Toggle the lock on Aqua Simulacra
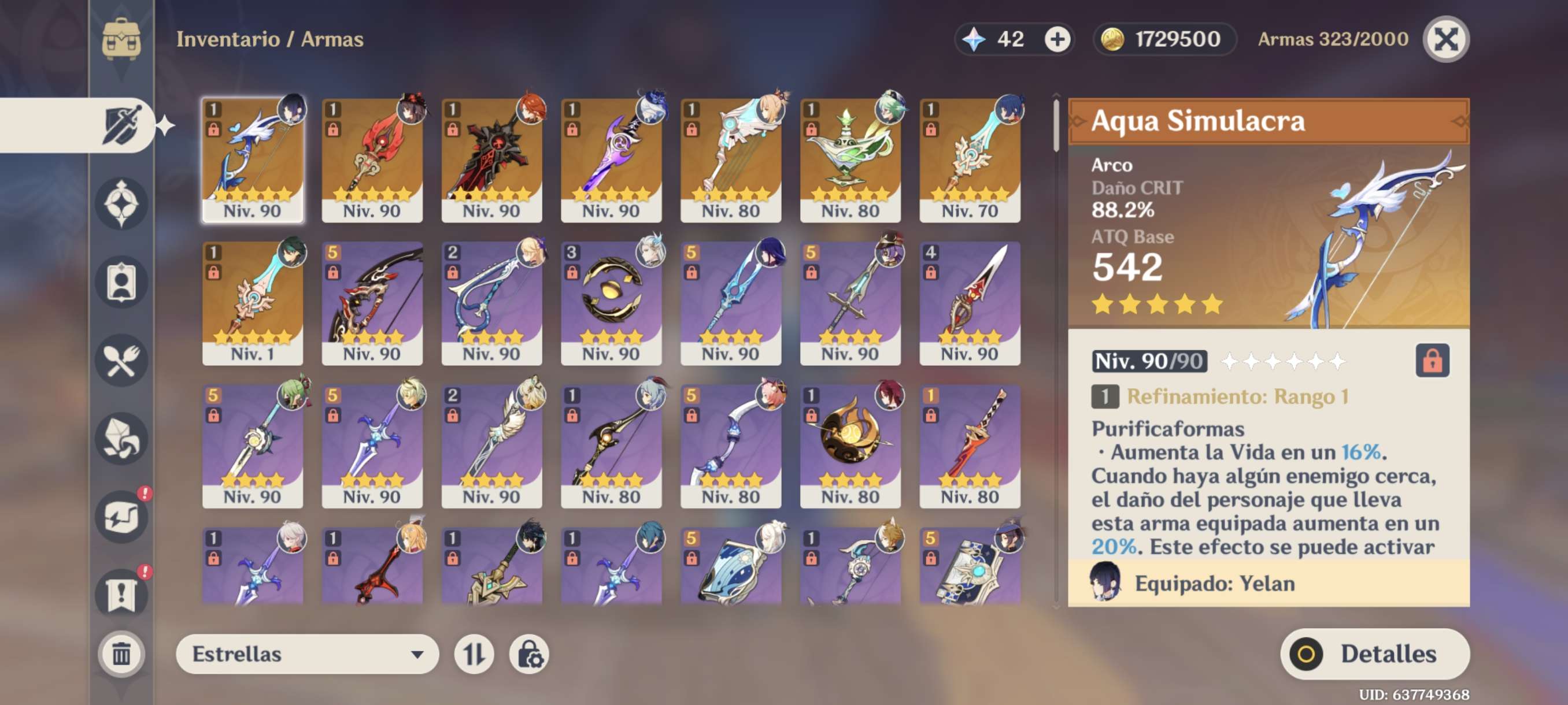Screen dimensions: 1568x705 point(1432,361)
